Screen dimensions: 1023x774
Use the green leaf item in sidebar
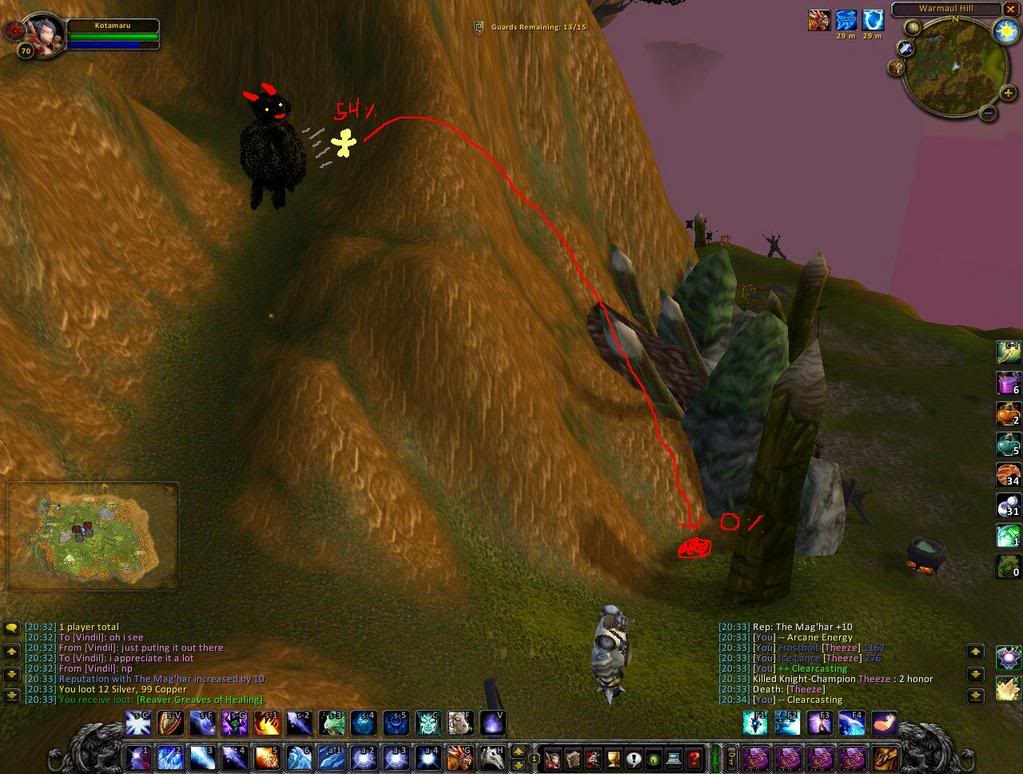[1008, 566]
